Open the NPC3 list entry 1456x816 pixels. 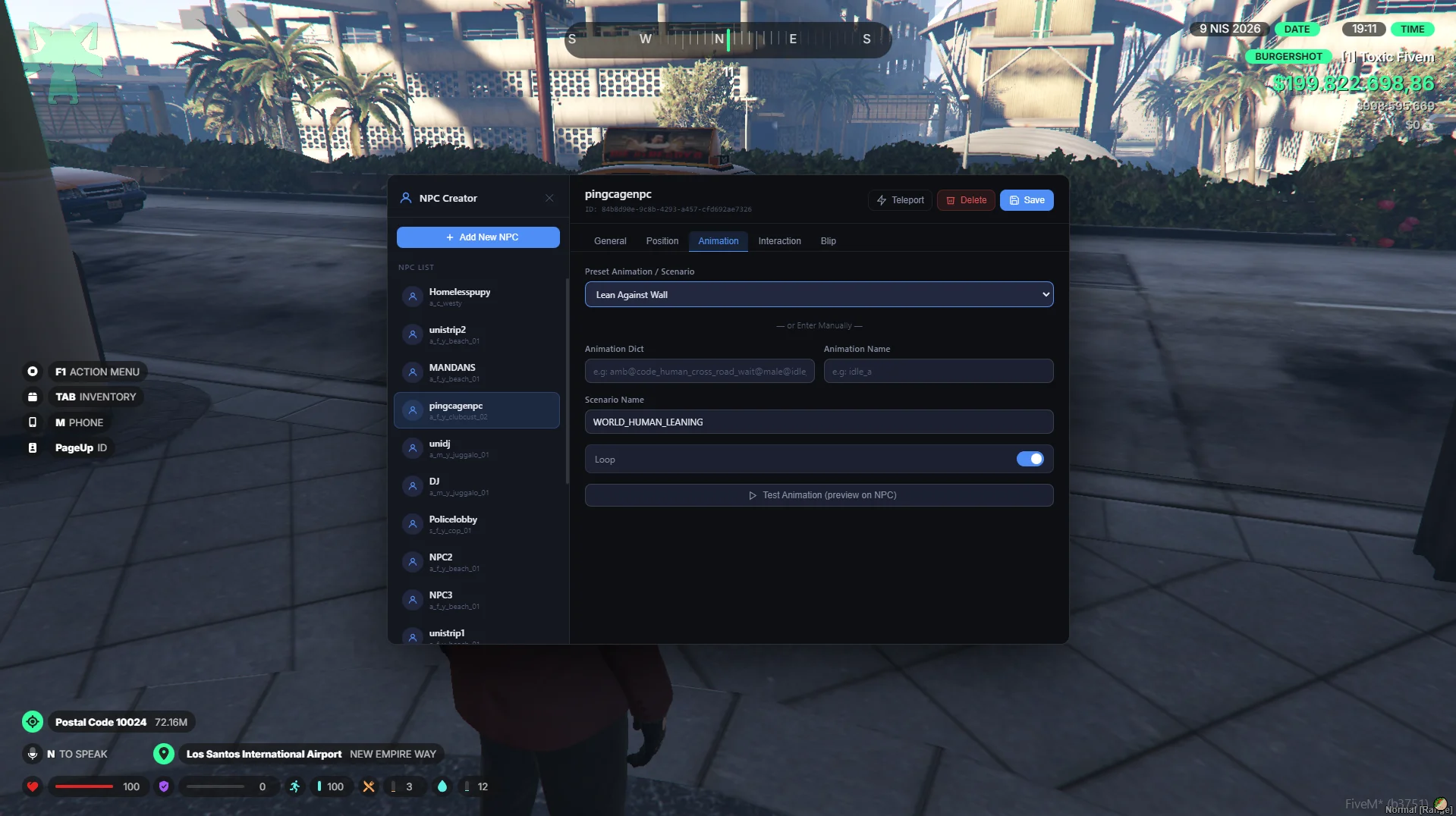click(476, 600)
